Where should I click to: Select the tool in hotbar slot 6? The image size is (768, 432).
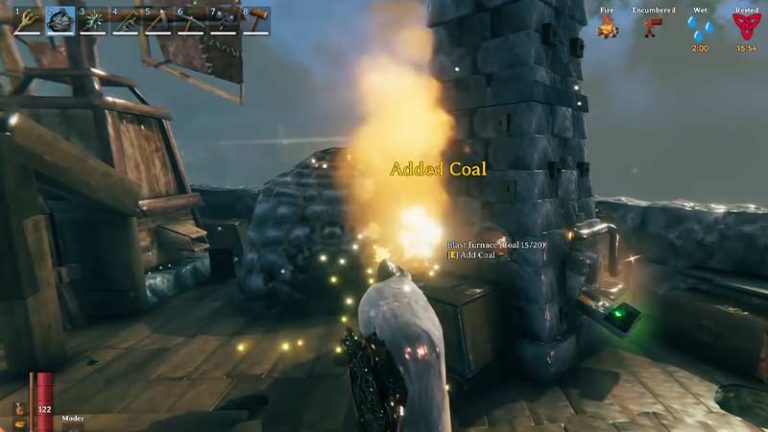190,21
